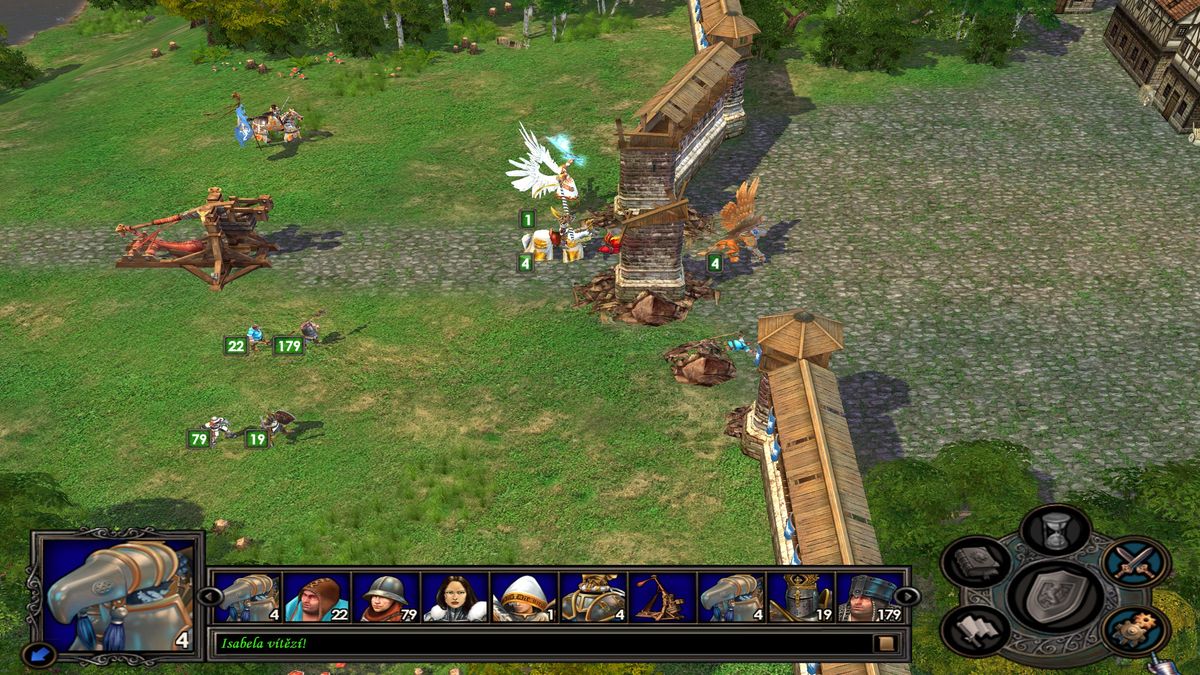
Task: Select the helmeted soldier portrait with 79
Action: pyautogui.click(x=385, y=598)
